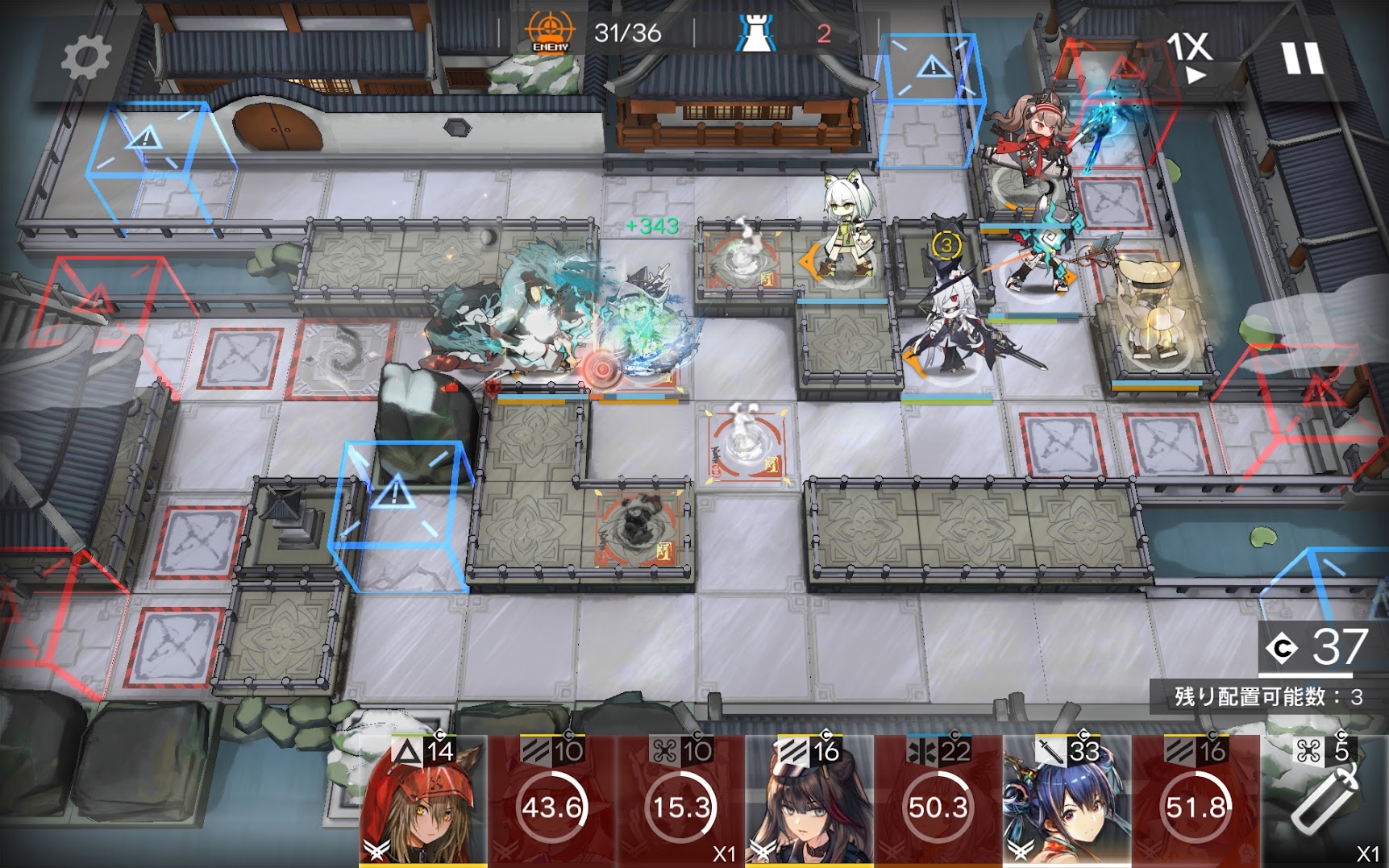The height and width of the screenshot is (868, 1389).
Task: Toggle the 1X game speed button
Action: pos(1189,56)
